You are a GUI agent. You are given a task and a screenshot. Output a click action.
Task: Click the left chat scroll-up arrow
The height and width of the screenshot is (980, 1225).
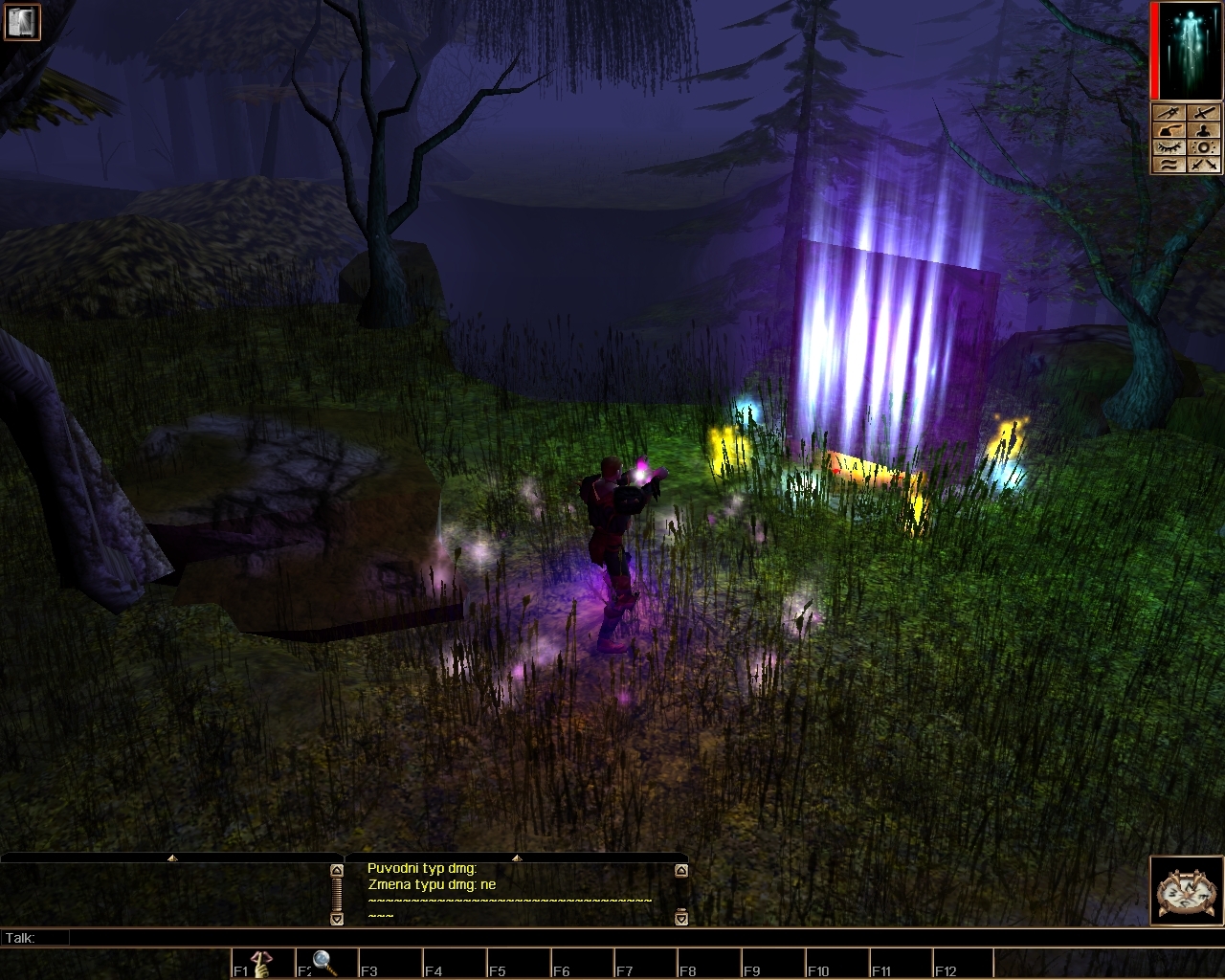(337, 871)
